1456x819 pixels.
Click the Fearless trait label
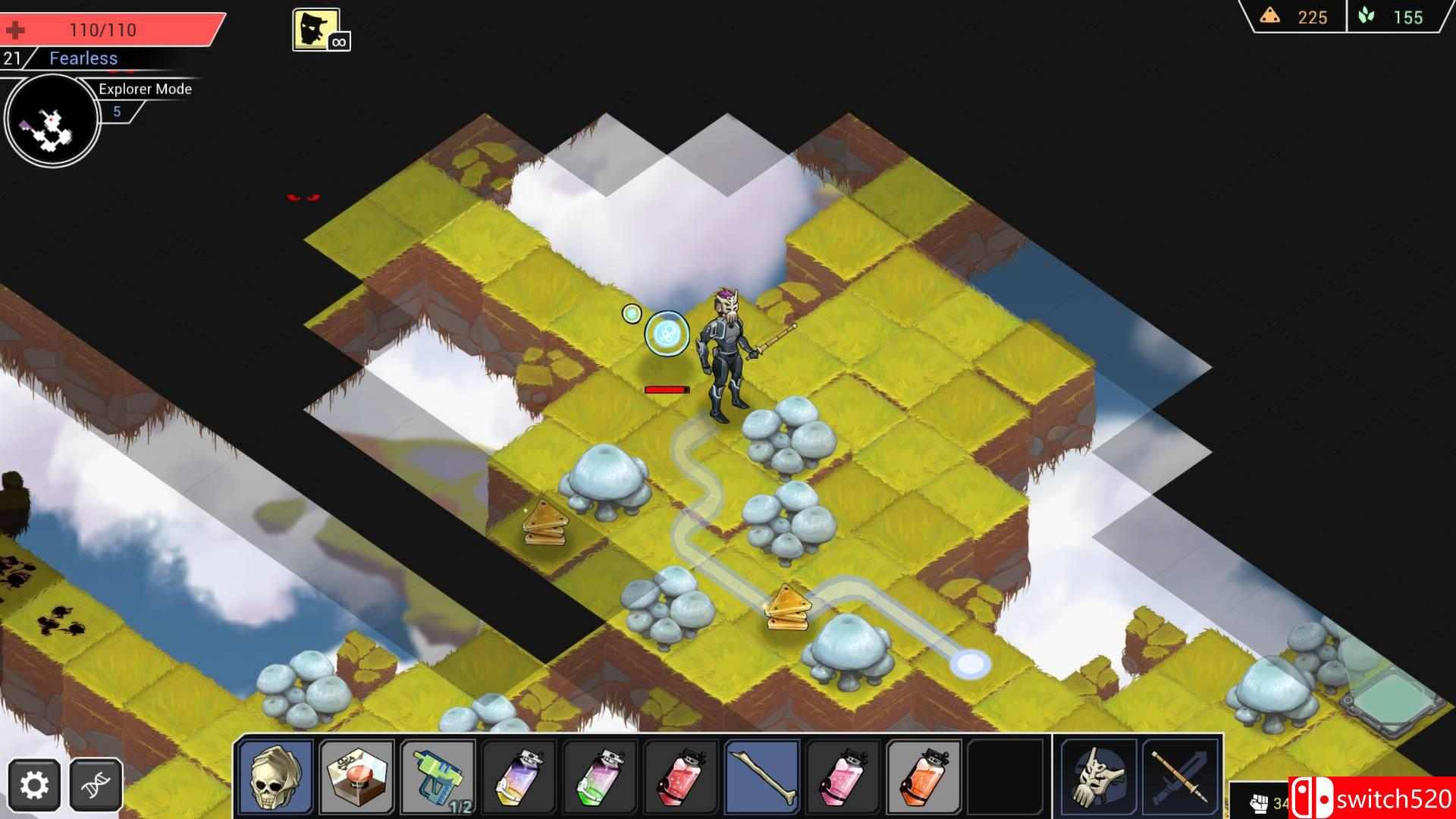pos(83,58)
